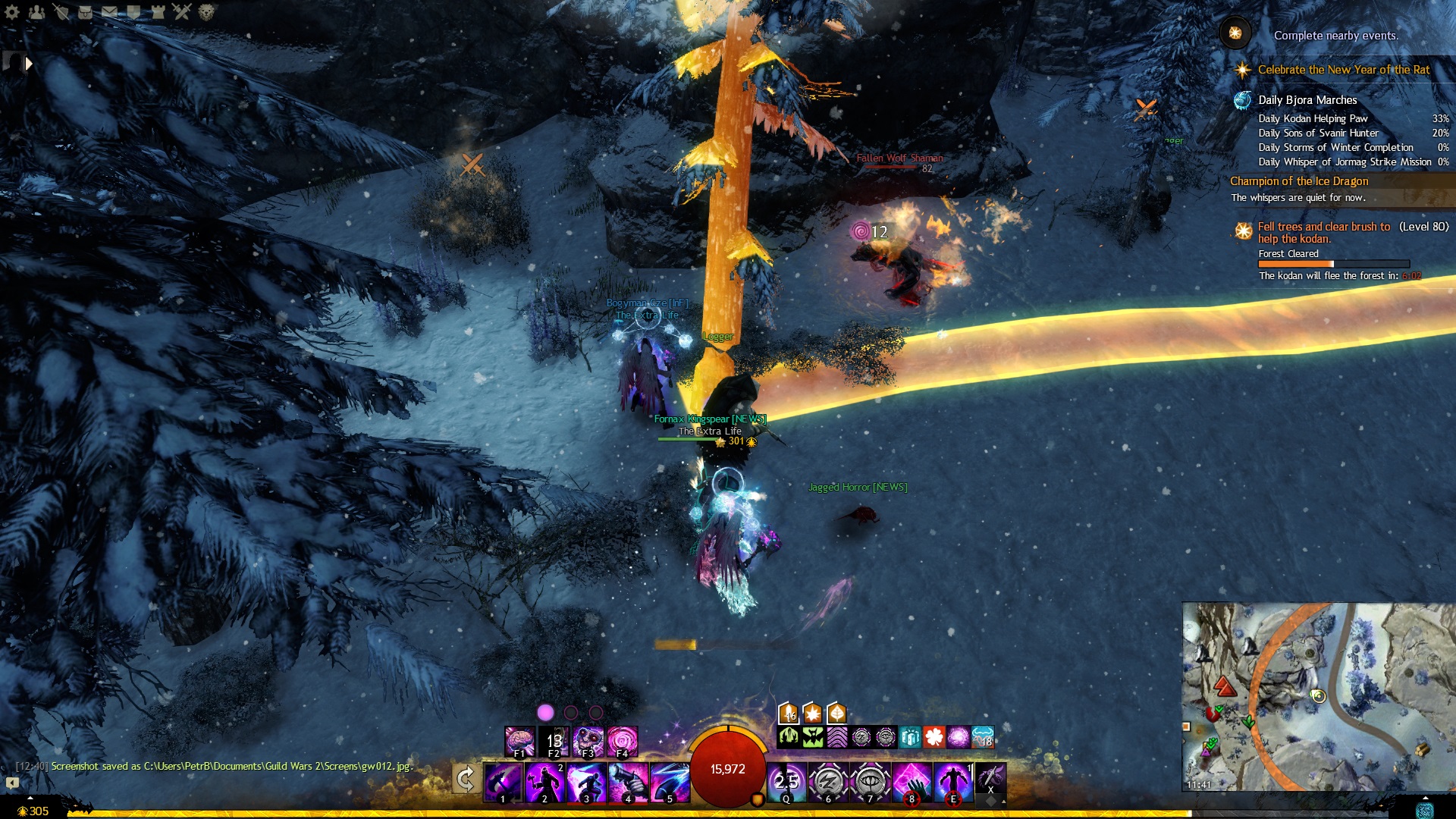Open the mail envelope icon
Screen dimensions: 1456x819
pos(109,11)
